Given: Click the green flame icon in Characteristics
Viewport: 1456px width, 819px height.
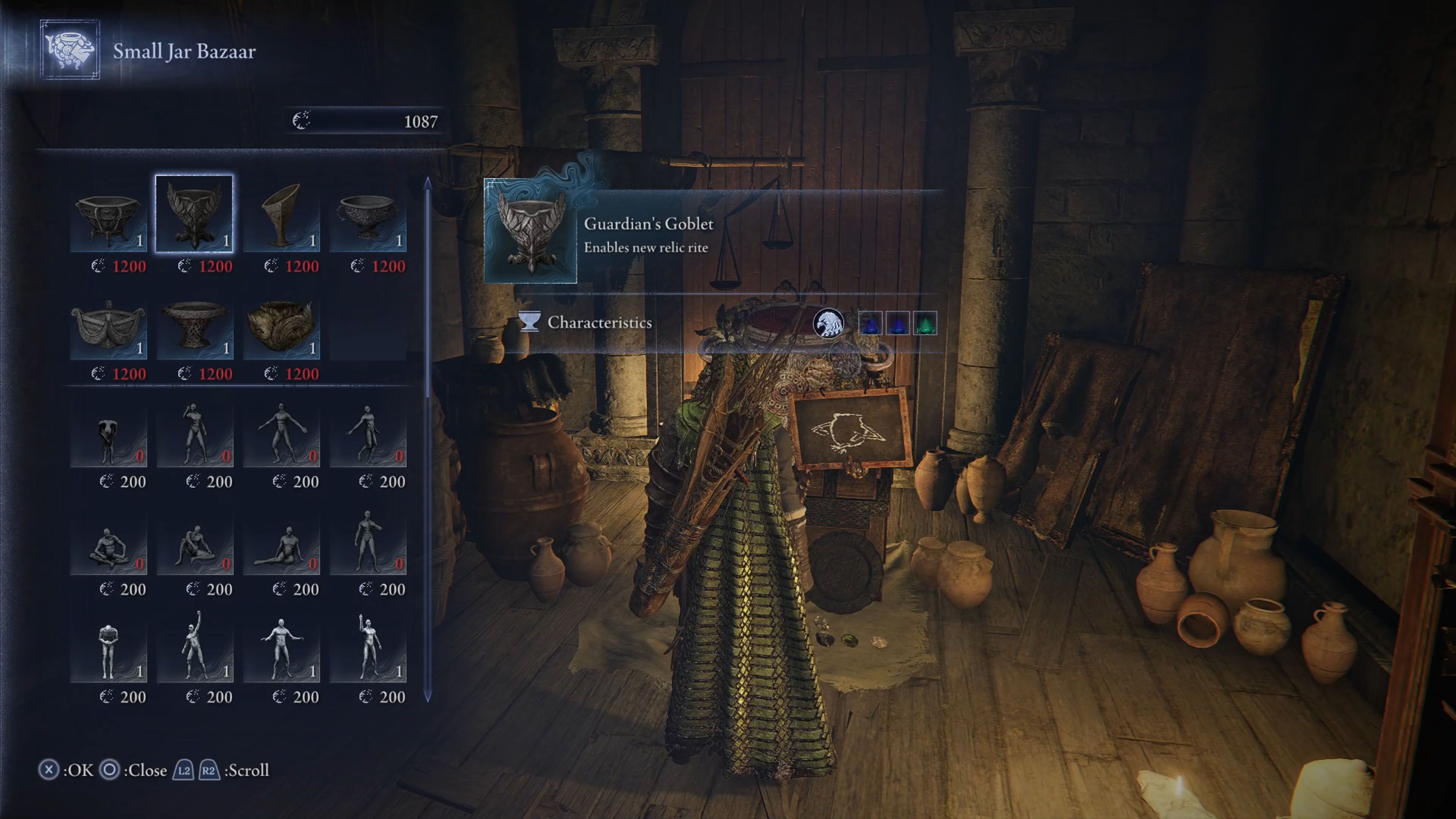Looking at the screenshot, I should [x=925, y=323].
